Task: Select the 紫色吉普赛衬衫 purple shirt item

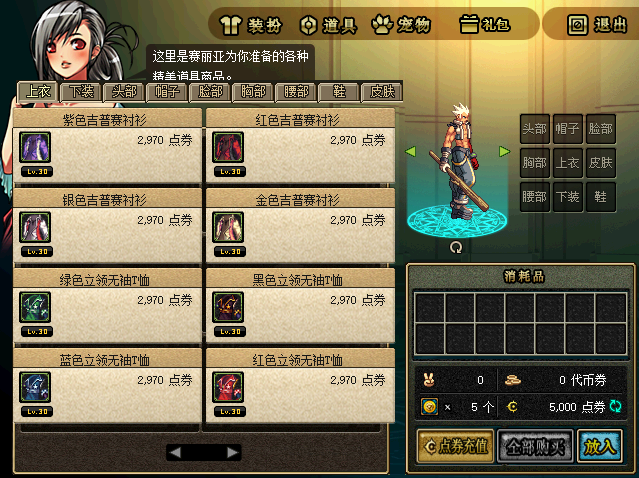Action: point(35,147)
